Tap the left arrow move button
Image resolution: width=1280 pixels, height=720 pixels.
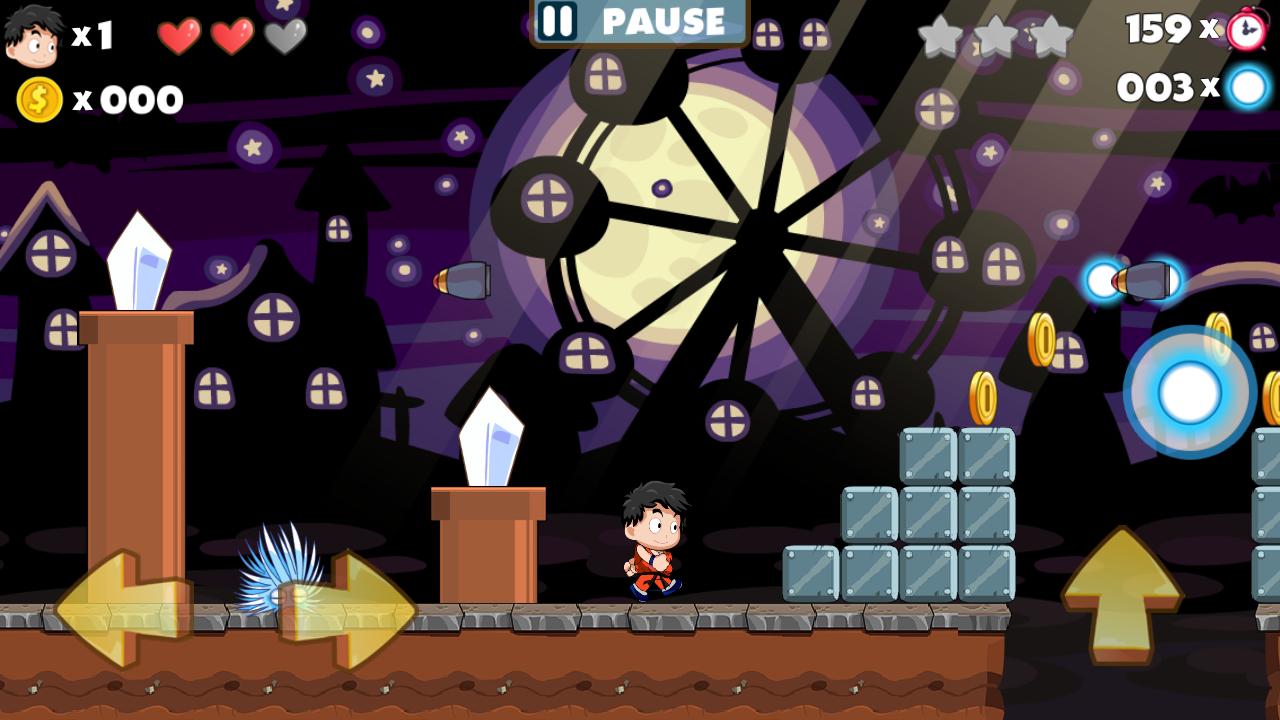(x=120, y=608)
